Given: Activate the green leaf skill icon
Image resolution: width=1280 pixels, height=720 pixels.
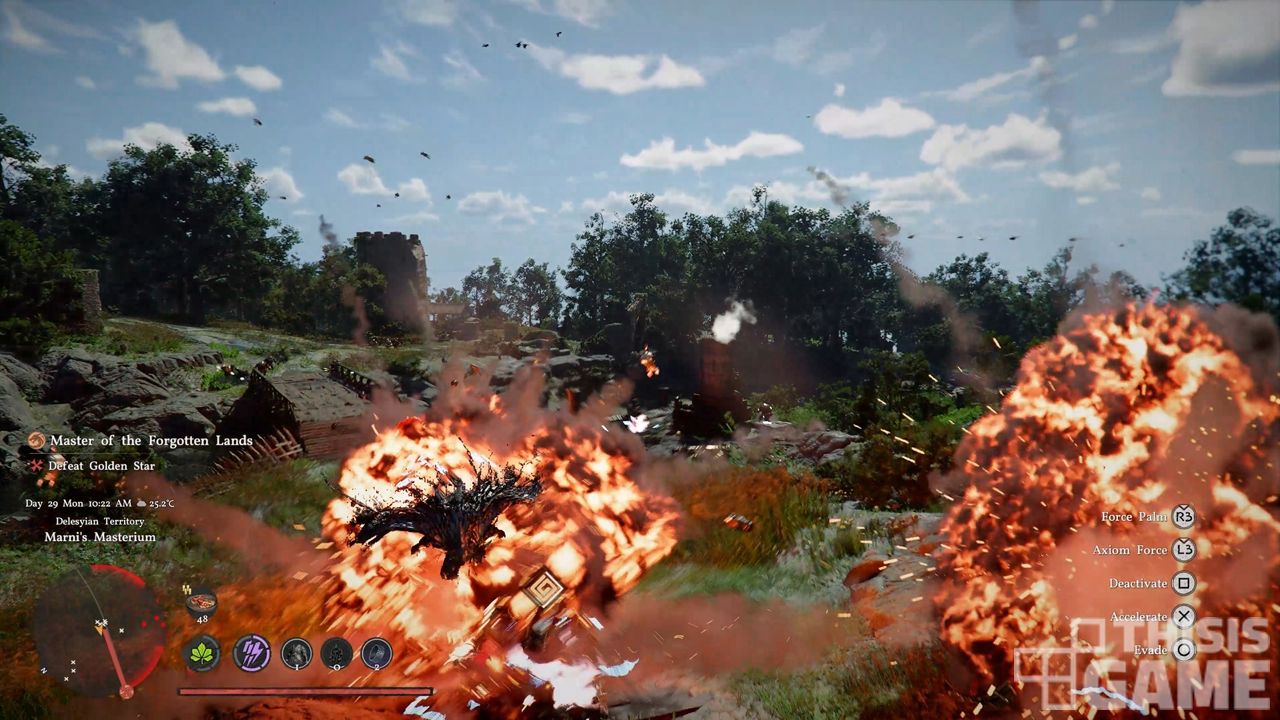Looking at the screenshot, I should click(203, 654).
